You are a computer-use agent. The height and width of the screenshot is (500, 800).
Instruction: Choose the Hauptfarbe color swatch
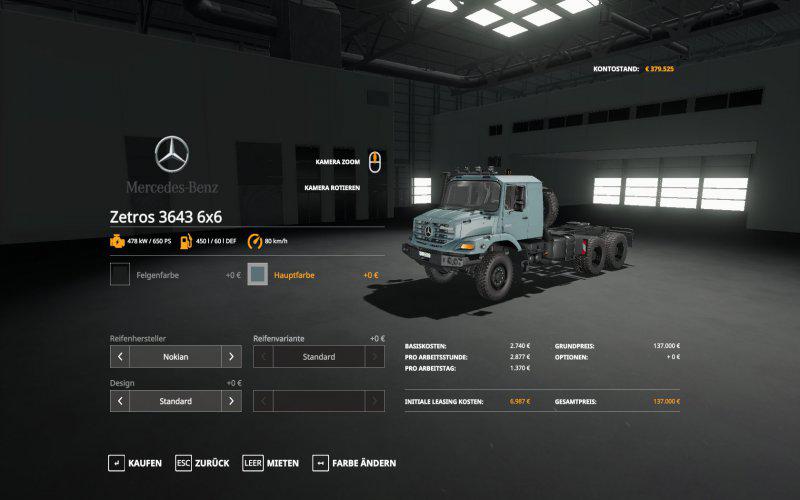pos(257,274)
